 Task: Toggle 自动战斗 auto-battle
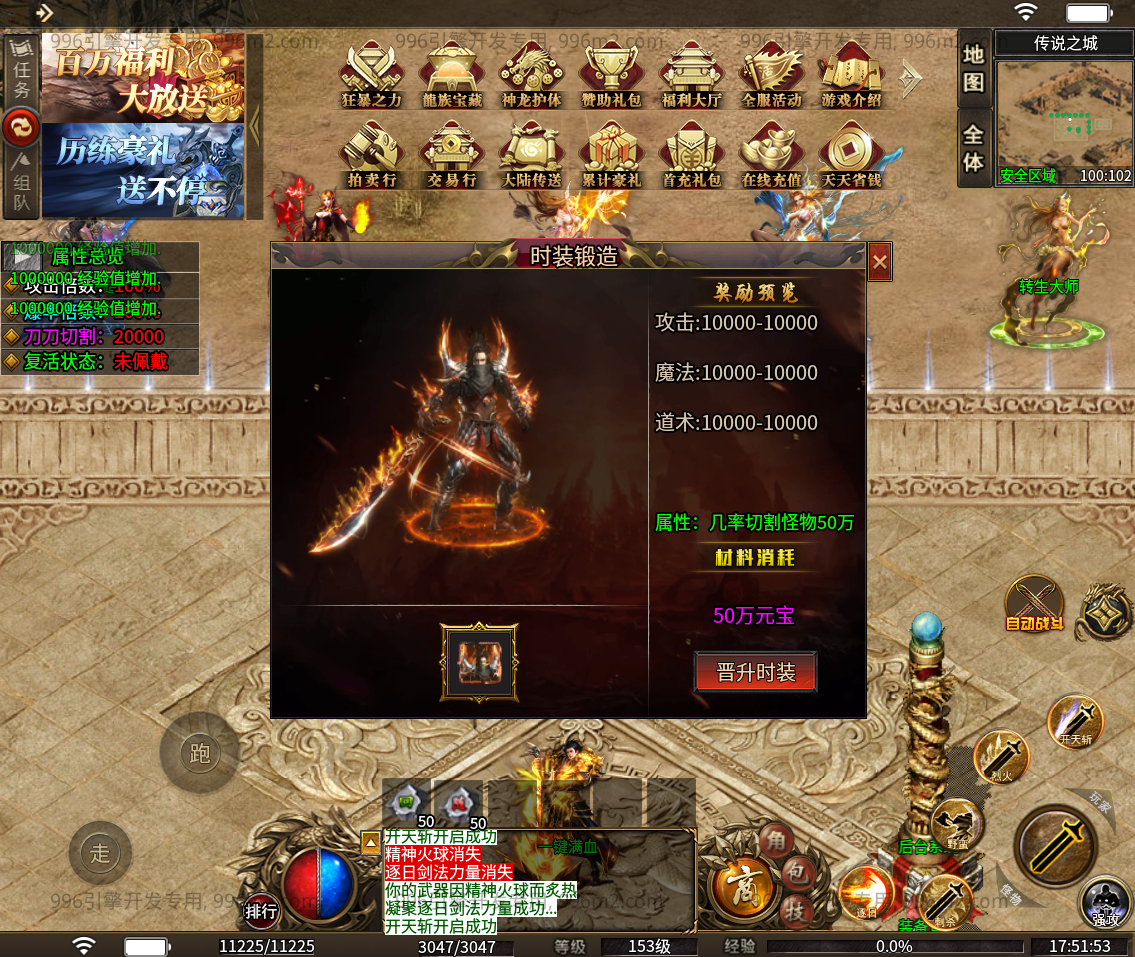(x=1034, y=603)
